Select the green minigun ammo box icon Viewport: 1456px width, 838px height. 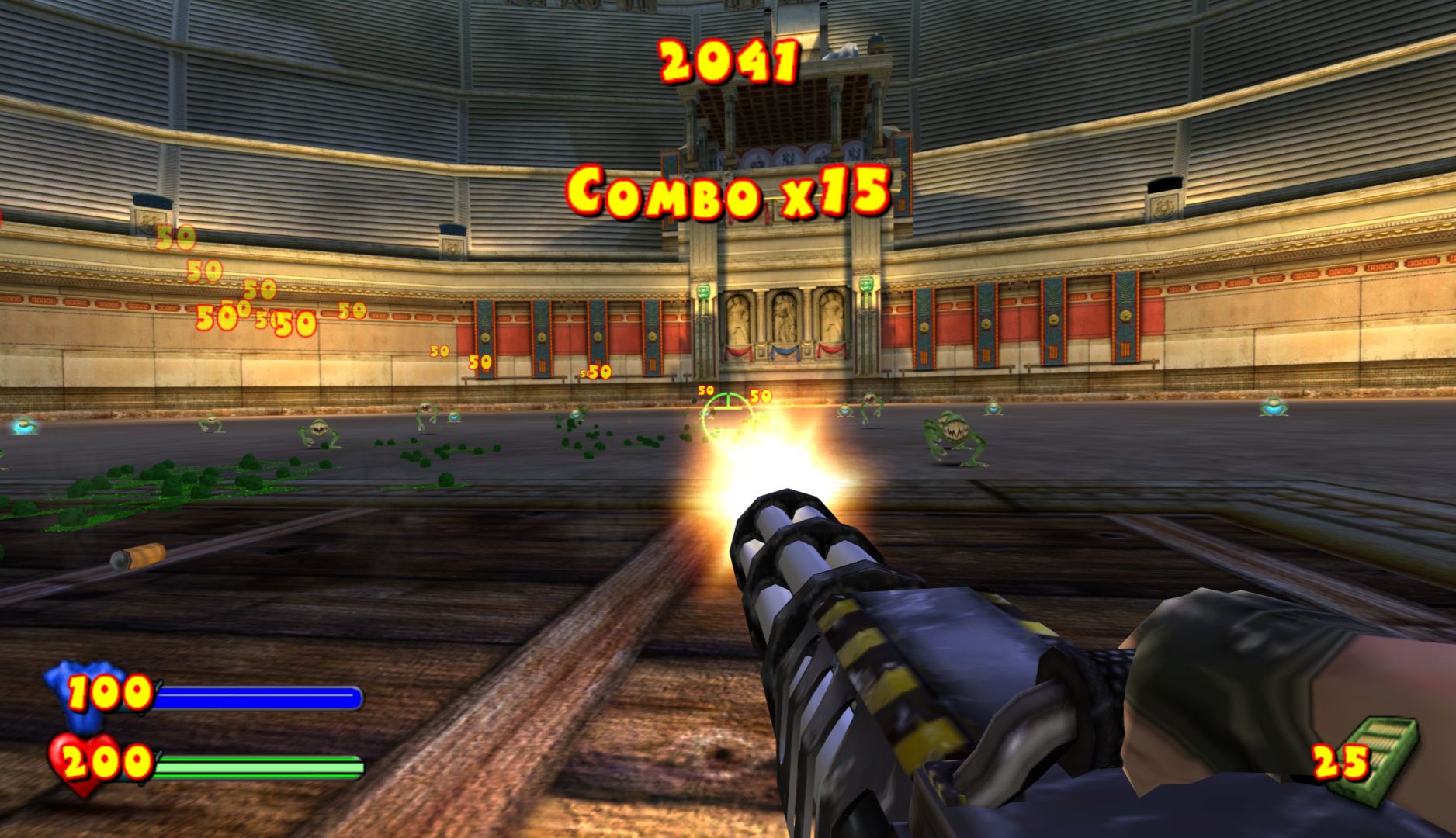pos(1383,754)
